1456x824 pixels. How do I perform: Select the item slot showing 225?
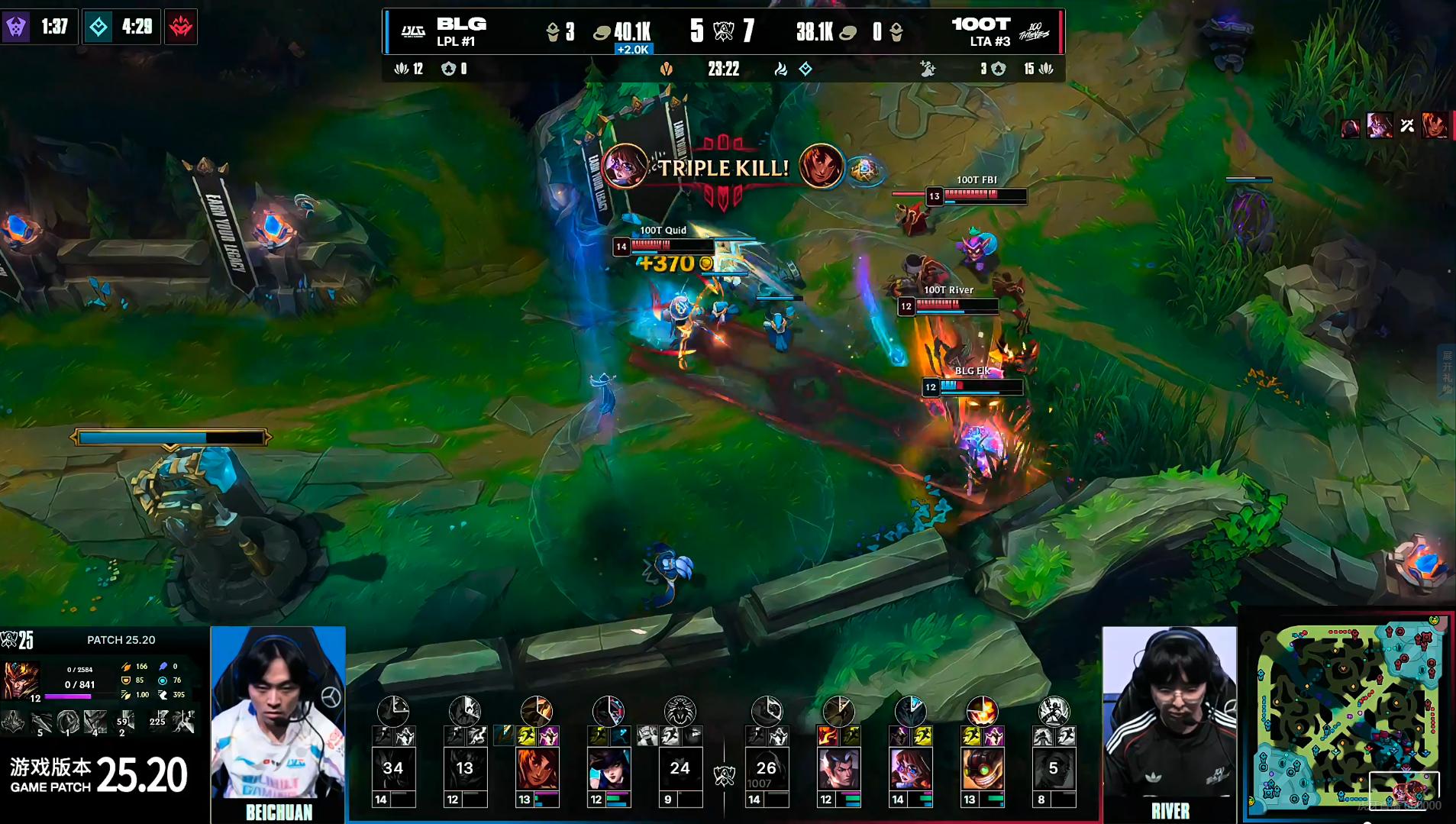[158, 721]
